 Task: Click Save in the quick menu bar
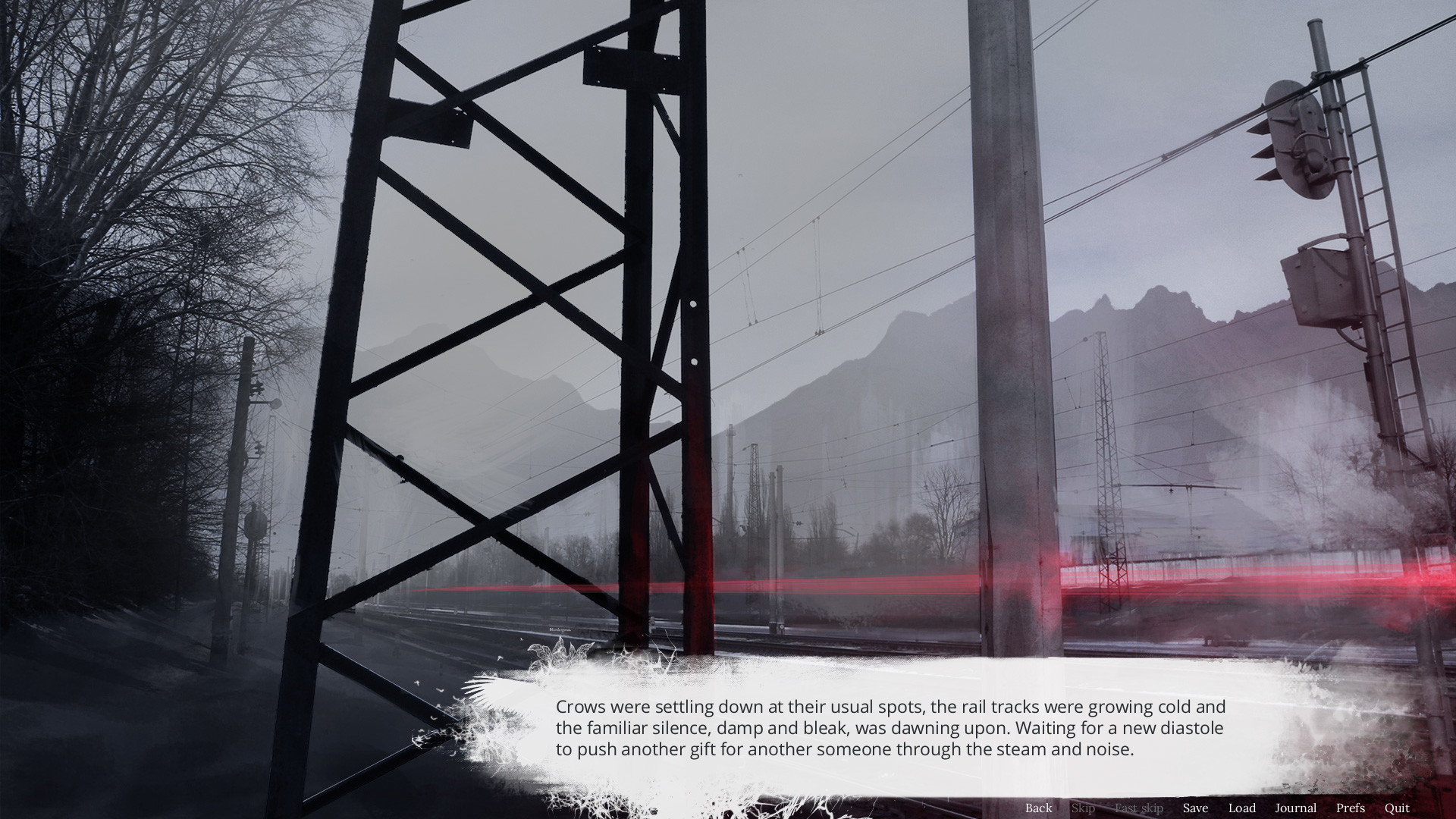(x=1194, y=808)
